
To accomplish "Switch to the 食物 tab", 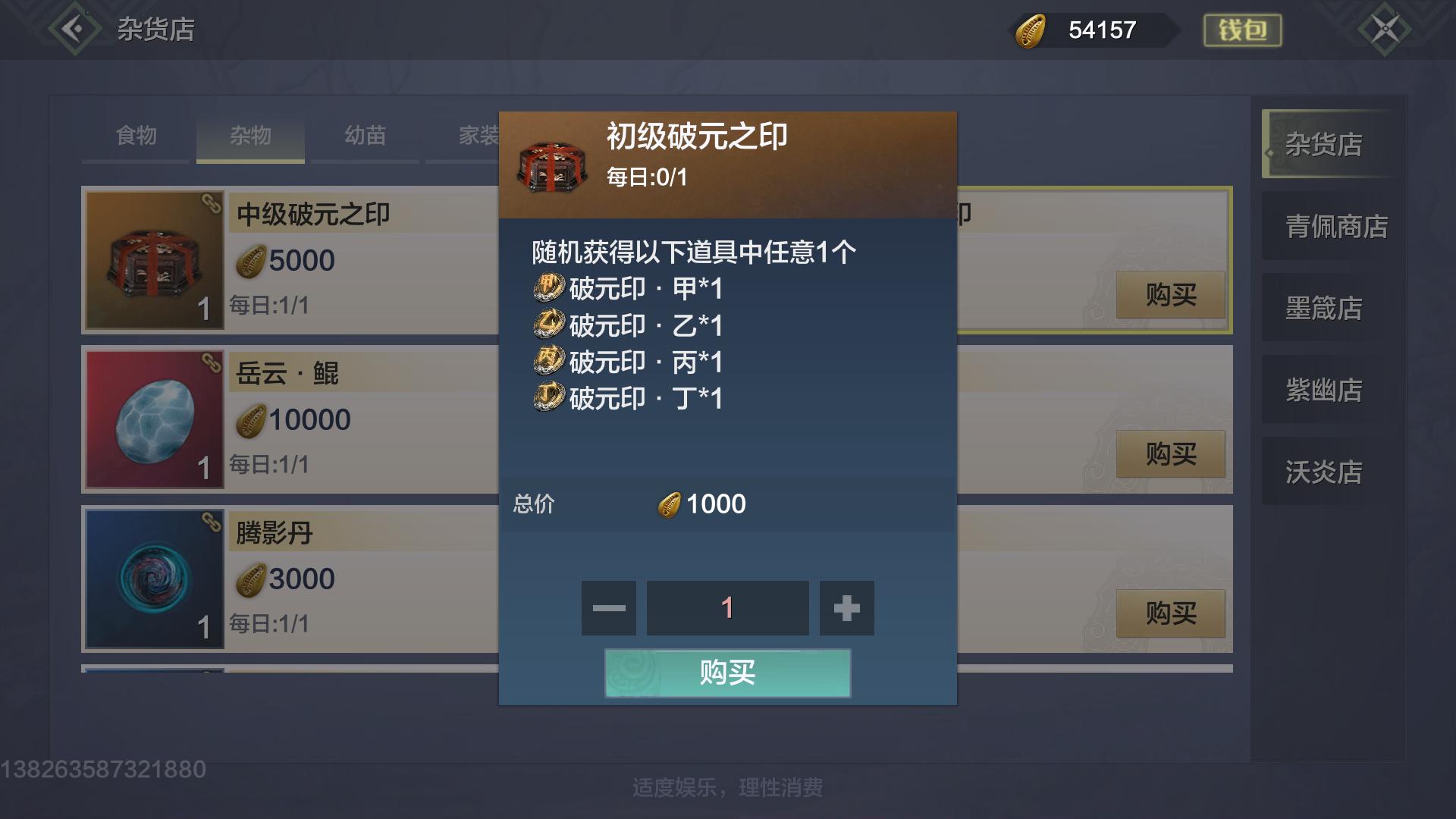I will tap(135, 136).
